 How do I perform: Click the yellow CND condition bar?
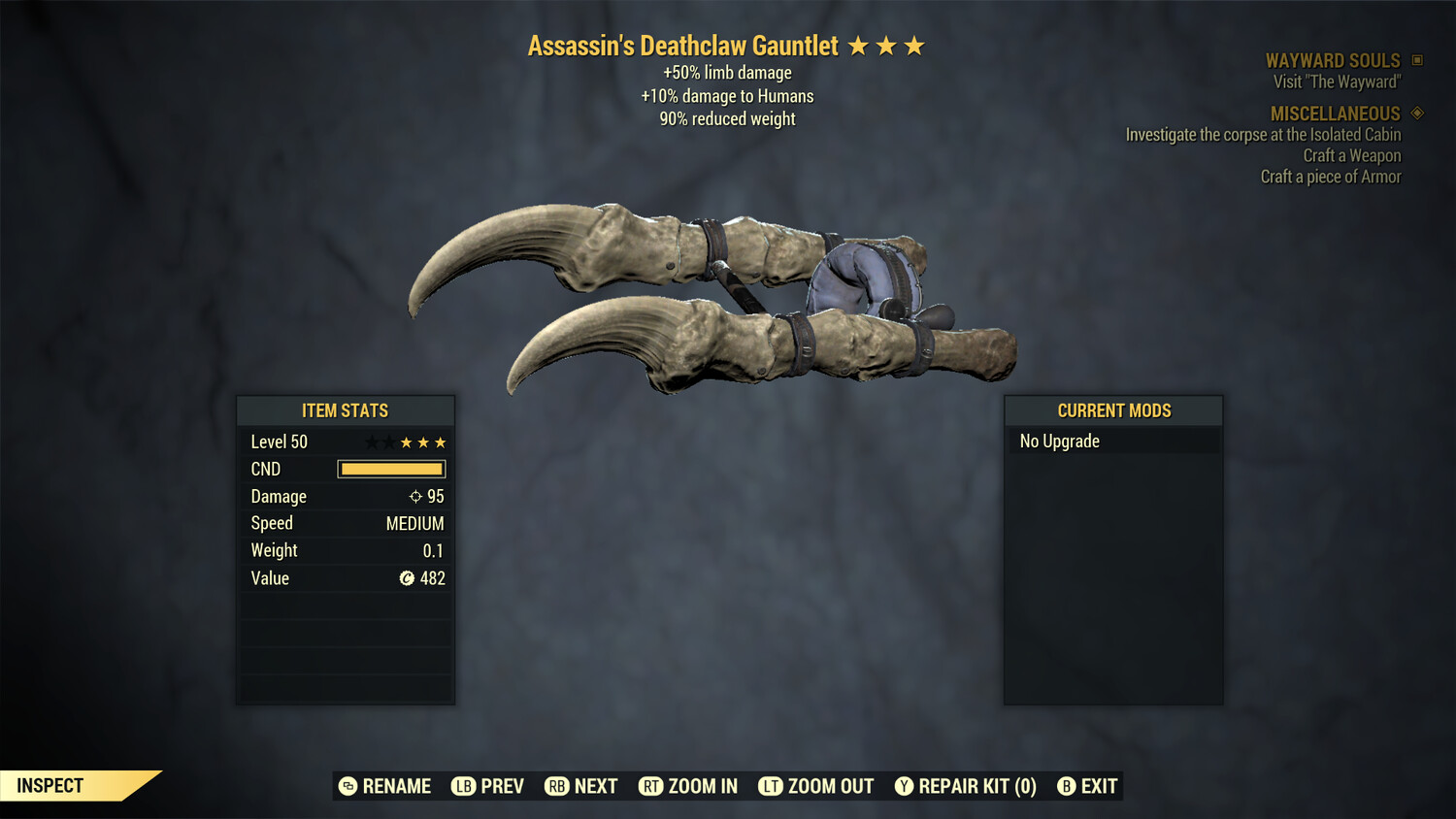coord(391,469)
